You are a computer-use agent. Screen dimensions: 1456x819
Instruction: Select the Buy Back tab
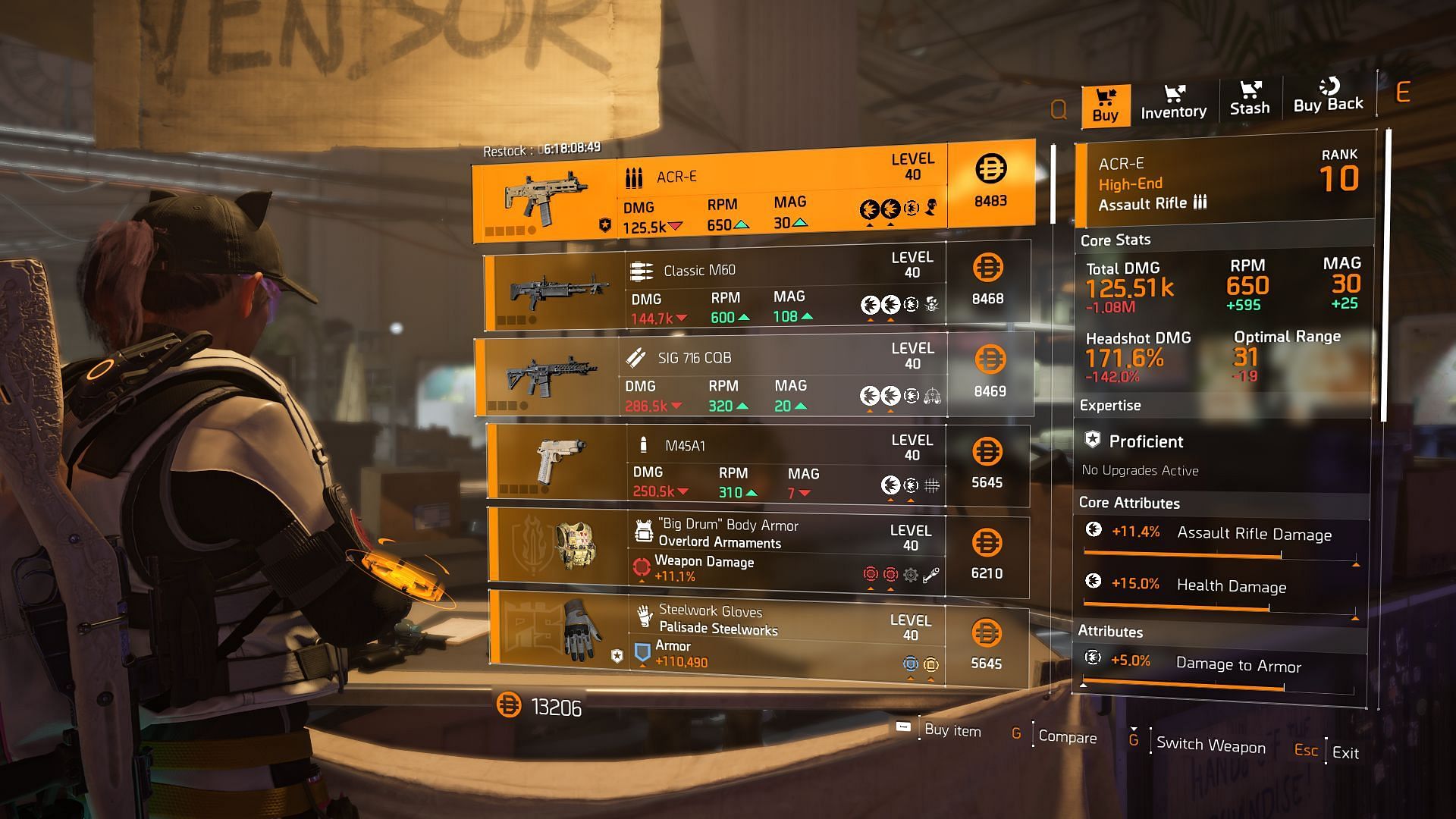[x=1328, y=96]
